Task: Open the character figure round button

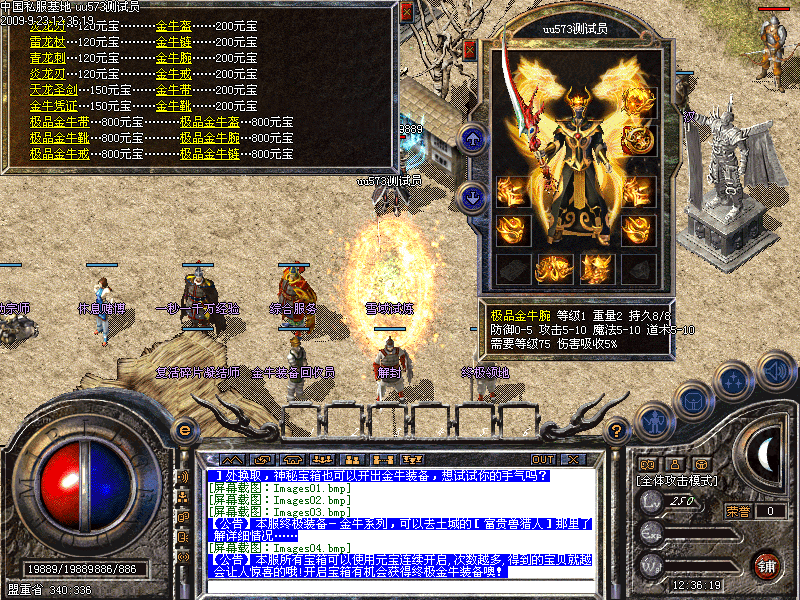Action: coord(653,421)
